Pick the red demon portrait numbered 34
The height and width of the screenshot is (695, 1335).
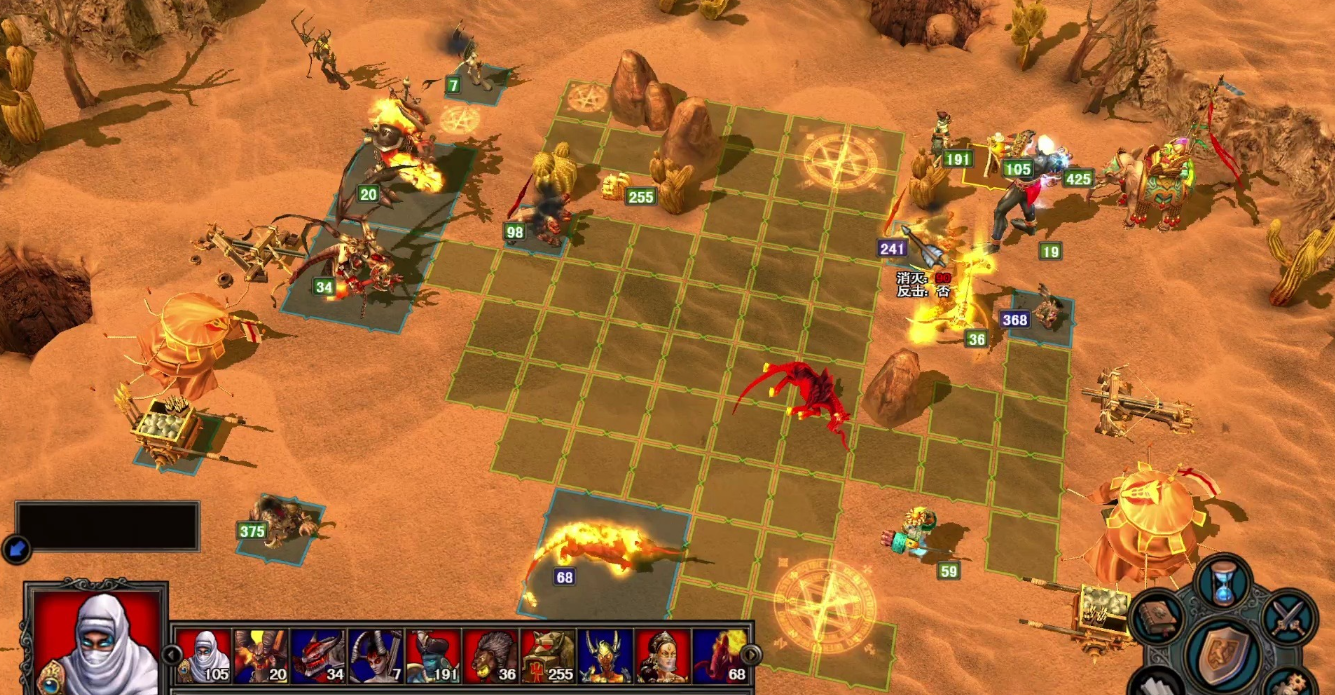pyautogui.click(x=318, y=656)
